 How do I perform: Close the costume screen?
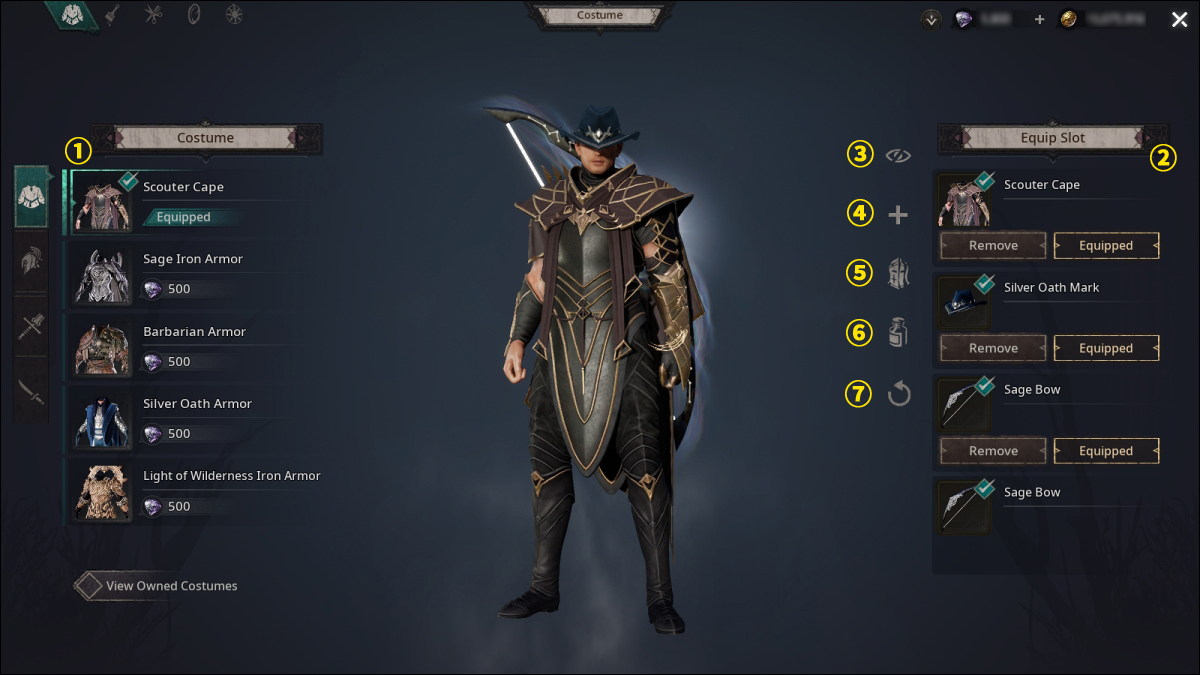tap(1180, 19)
